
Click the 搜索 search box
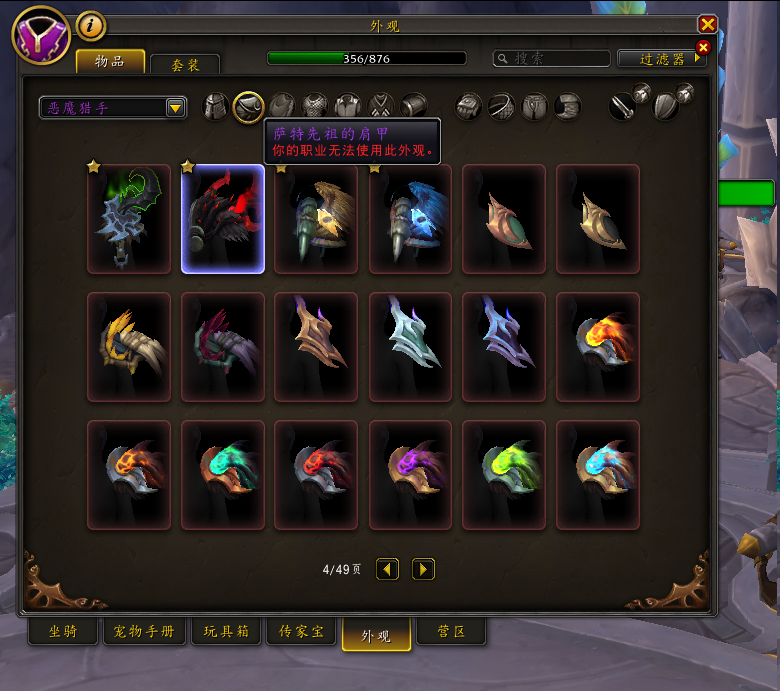click(x=552, y=59)
